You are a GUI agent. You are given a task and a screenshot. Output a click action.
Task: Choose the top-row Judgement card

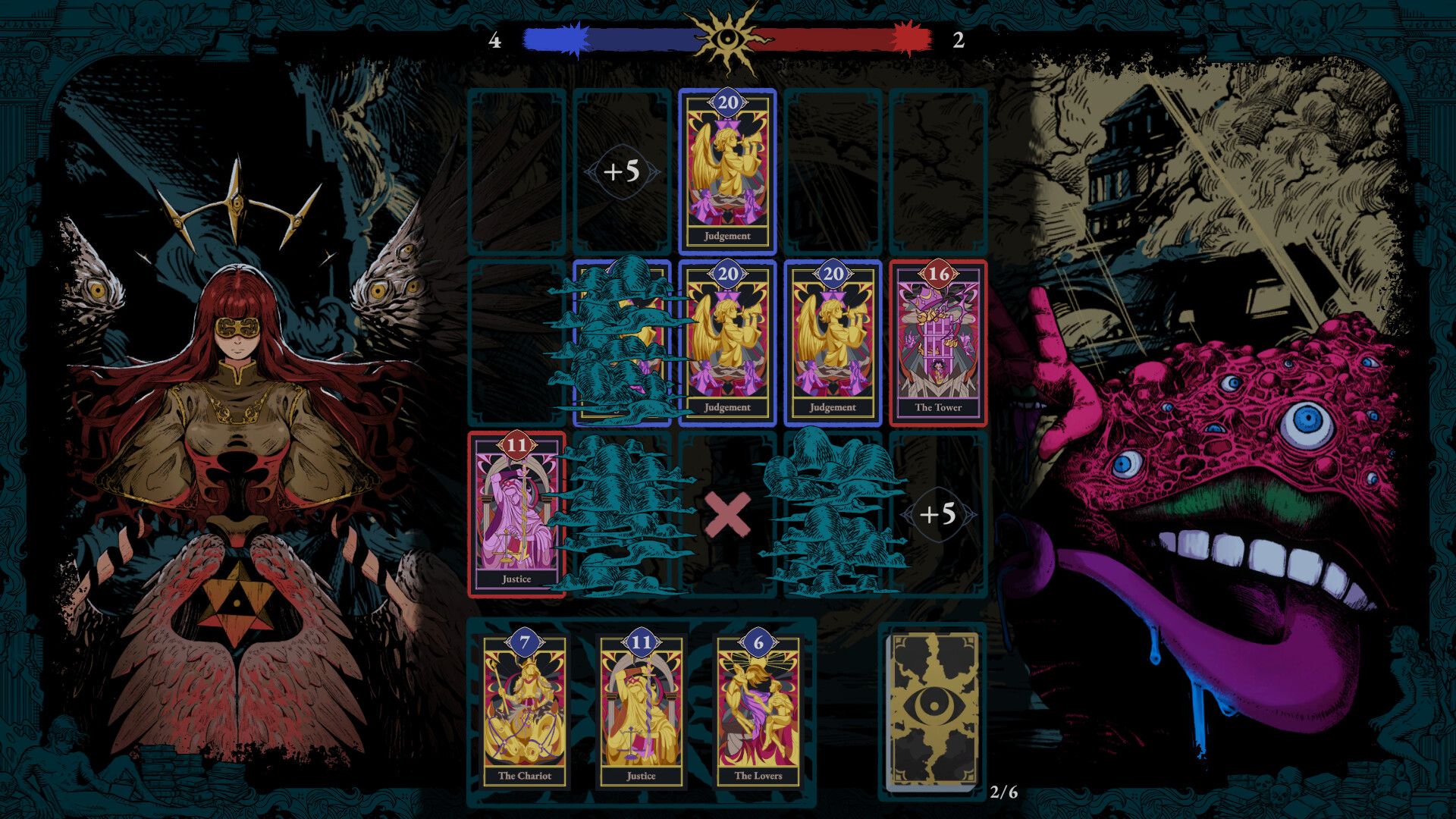point(727,171)
